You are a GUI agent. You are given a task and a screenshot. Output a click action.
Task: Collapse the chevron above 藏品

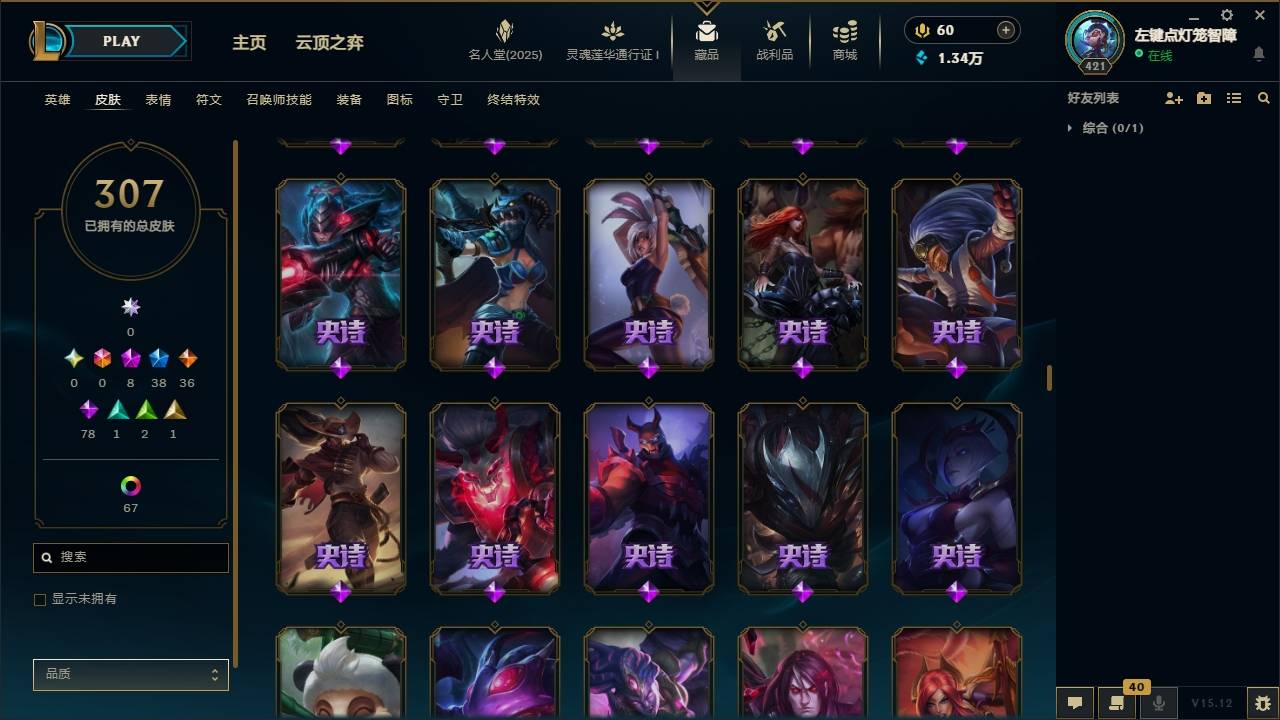(x=707, y=8)
